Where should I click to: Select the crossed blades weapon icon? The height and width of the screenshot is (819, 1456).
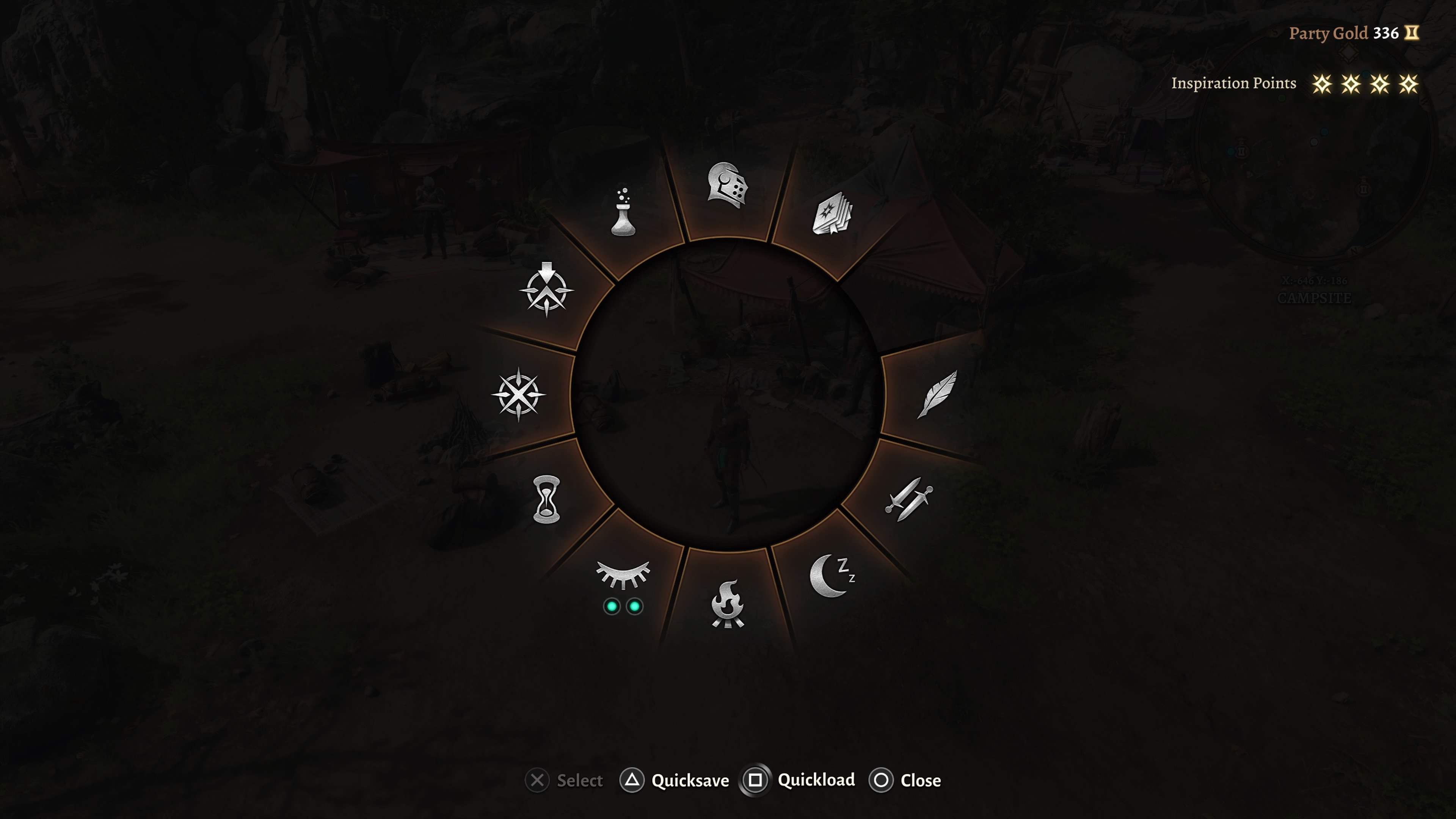click(910, 500)
